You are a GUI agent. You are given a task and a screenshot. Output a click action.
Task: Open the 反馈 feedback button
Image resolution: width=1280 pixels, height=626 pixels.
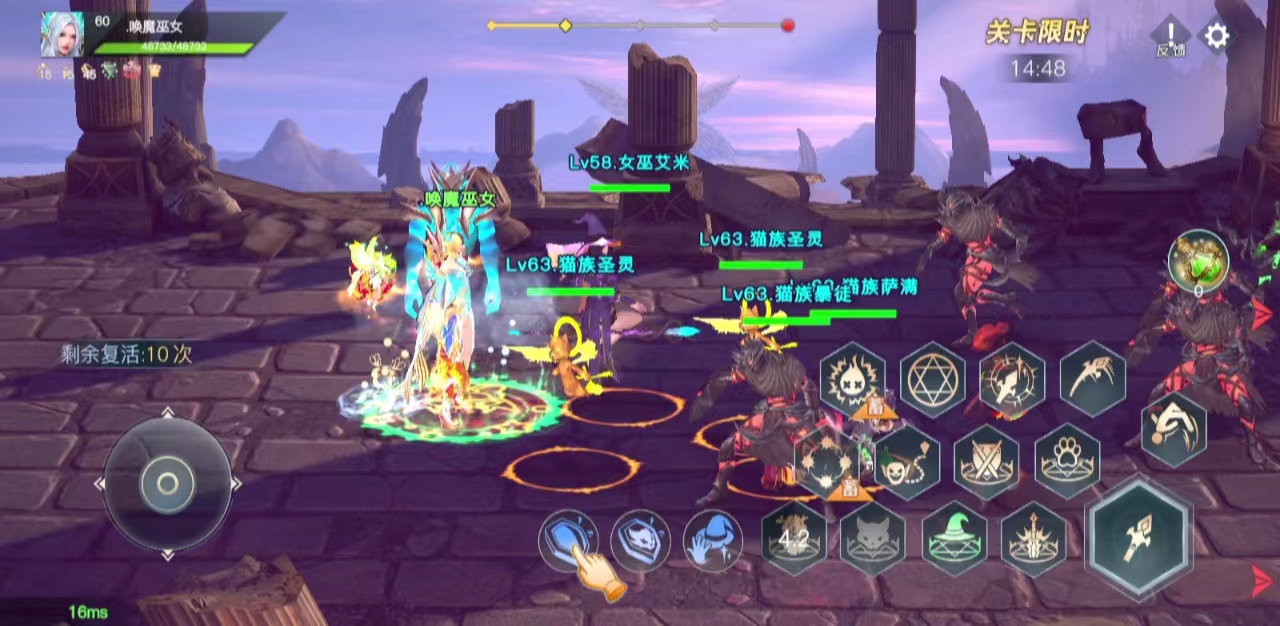pos(1170,36)
